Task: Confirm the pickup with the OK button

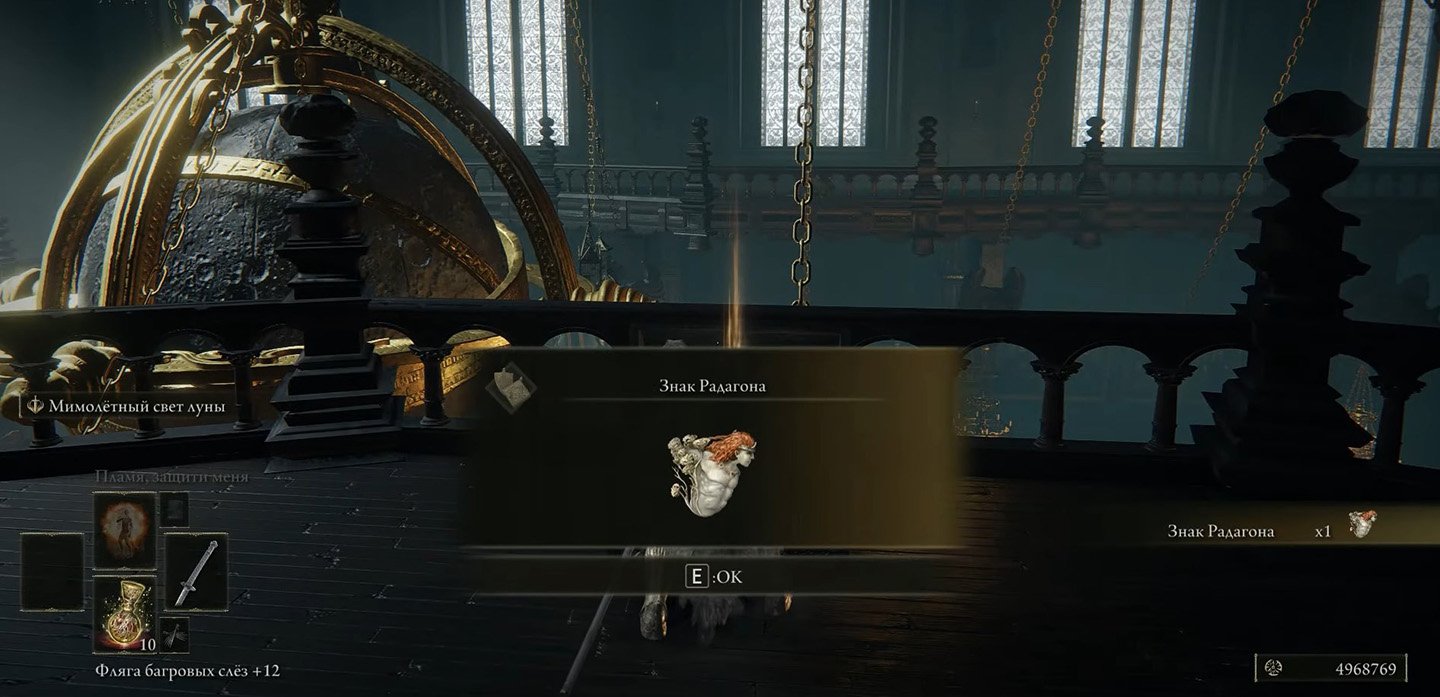Action: point(713,577)
